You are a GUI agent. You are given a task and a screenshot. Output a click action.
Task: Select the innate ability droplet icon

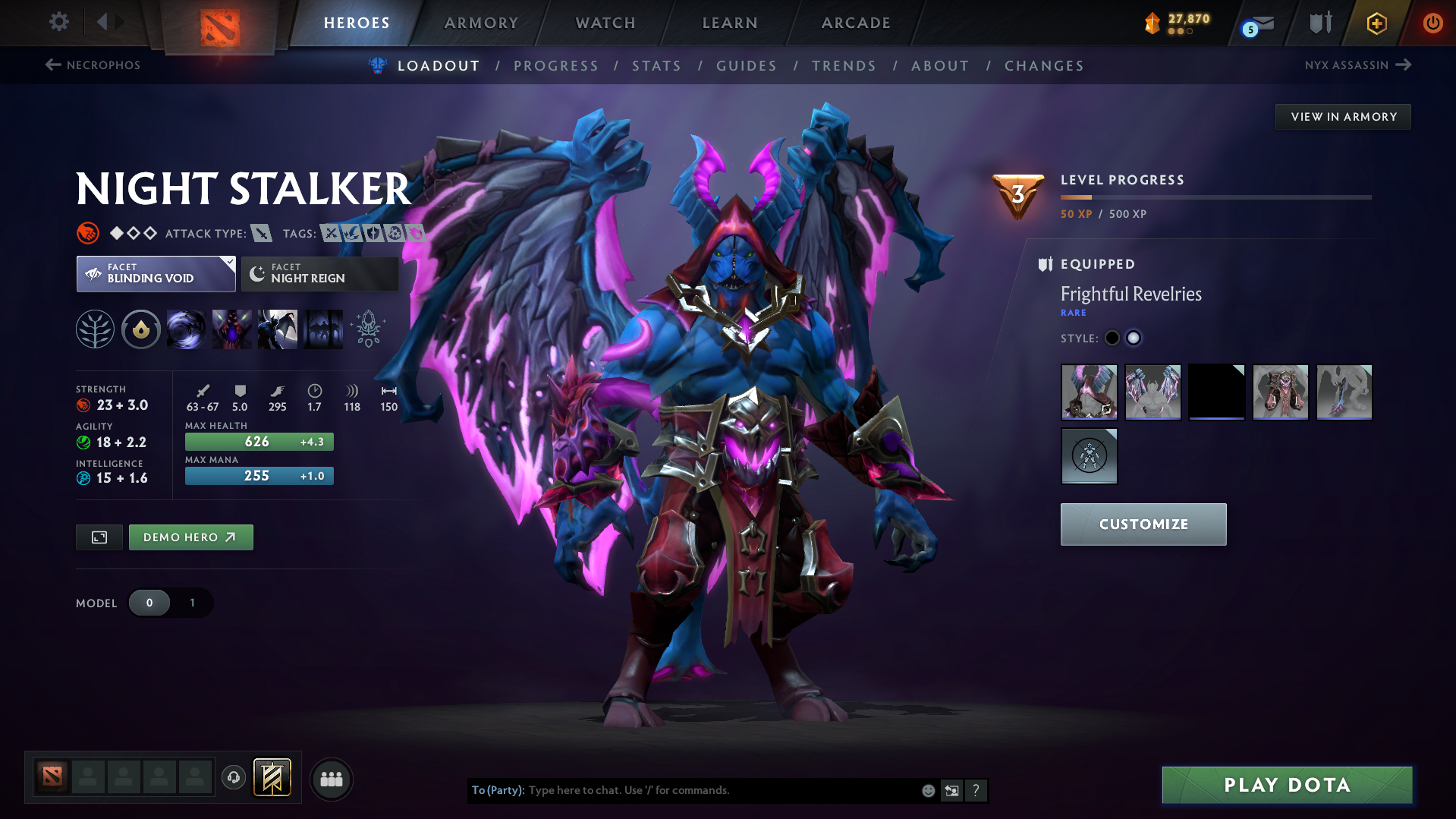[140, 329]
